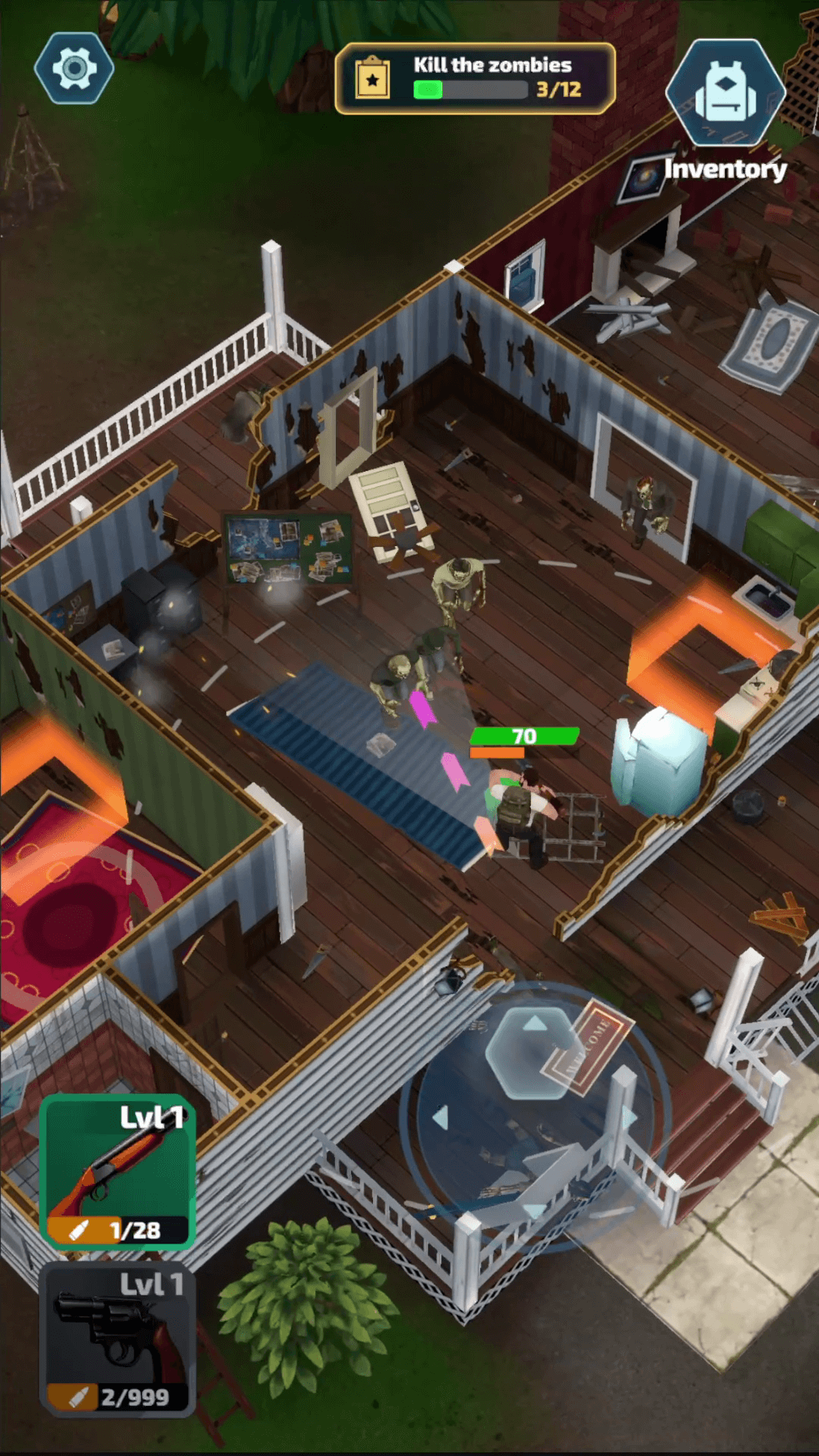Tap the Kill the zombies objective tracker

click(x=475, y=78)
